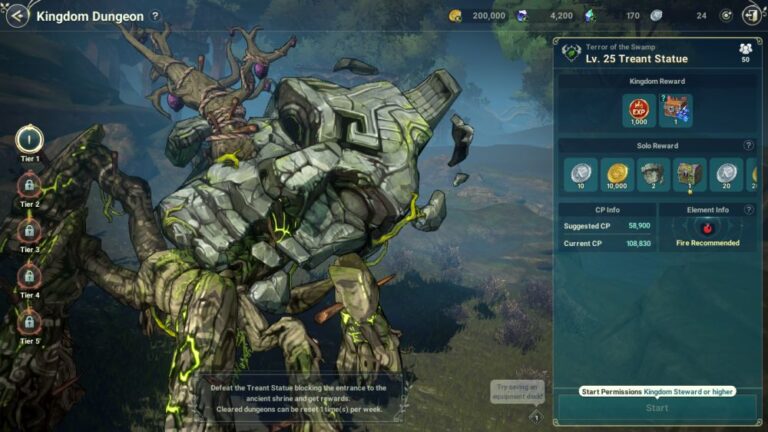Screen dimensions: 768x432
Task: Inspect the treasure chest Kingdom Reward
Action: coord(676,110)
